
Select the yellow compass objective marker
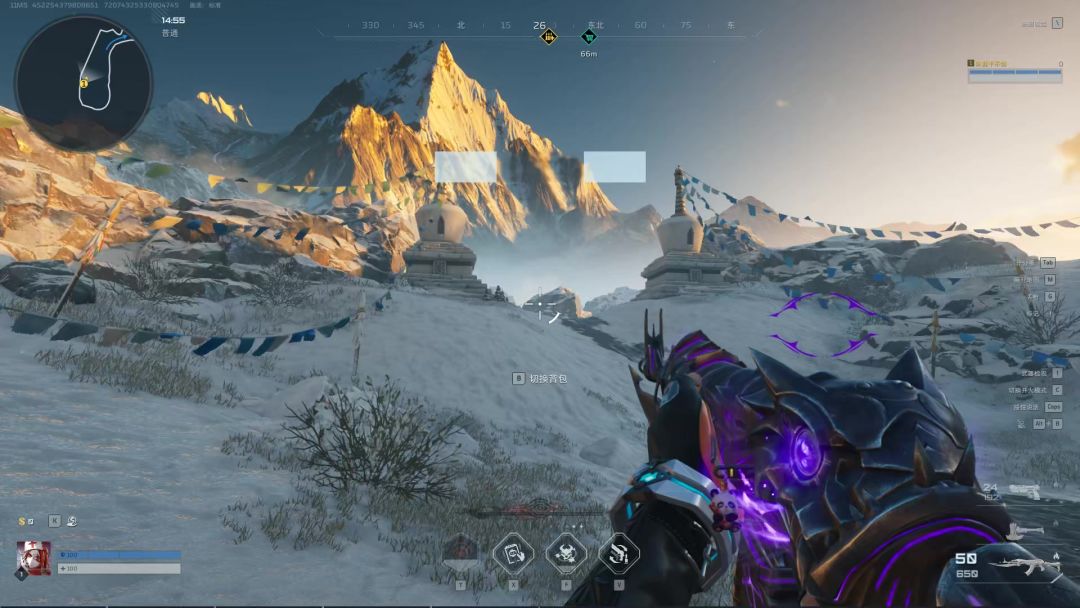click(548, 37)
